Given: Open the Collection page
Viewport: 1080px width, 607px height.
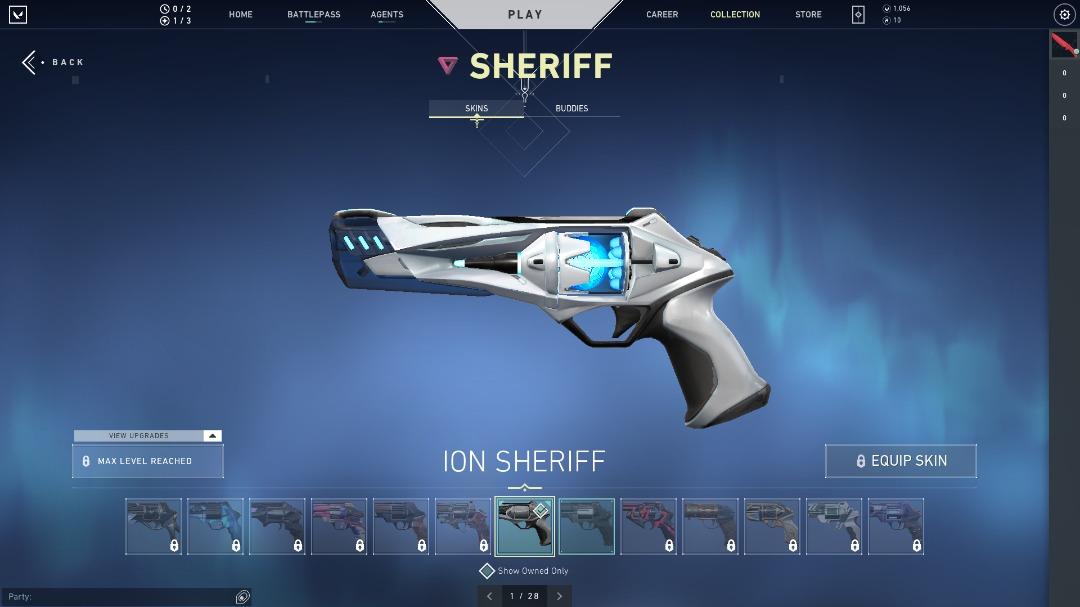Looking at the screenshot, I should 735,15.
